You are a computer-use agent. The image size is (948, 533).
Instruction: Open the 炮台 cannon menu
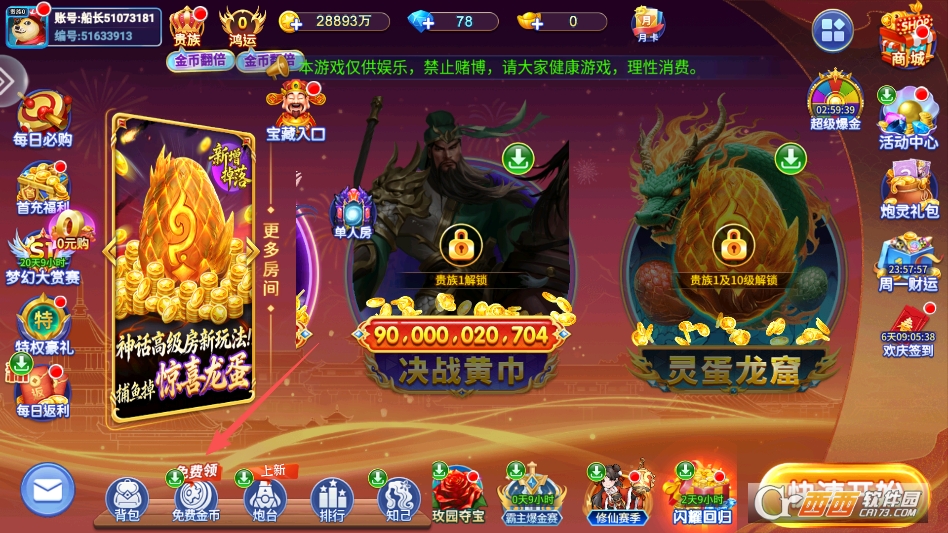264,498
